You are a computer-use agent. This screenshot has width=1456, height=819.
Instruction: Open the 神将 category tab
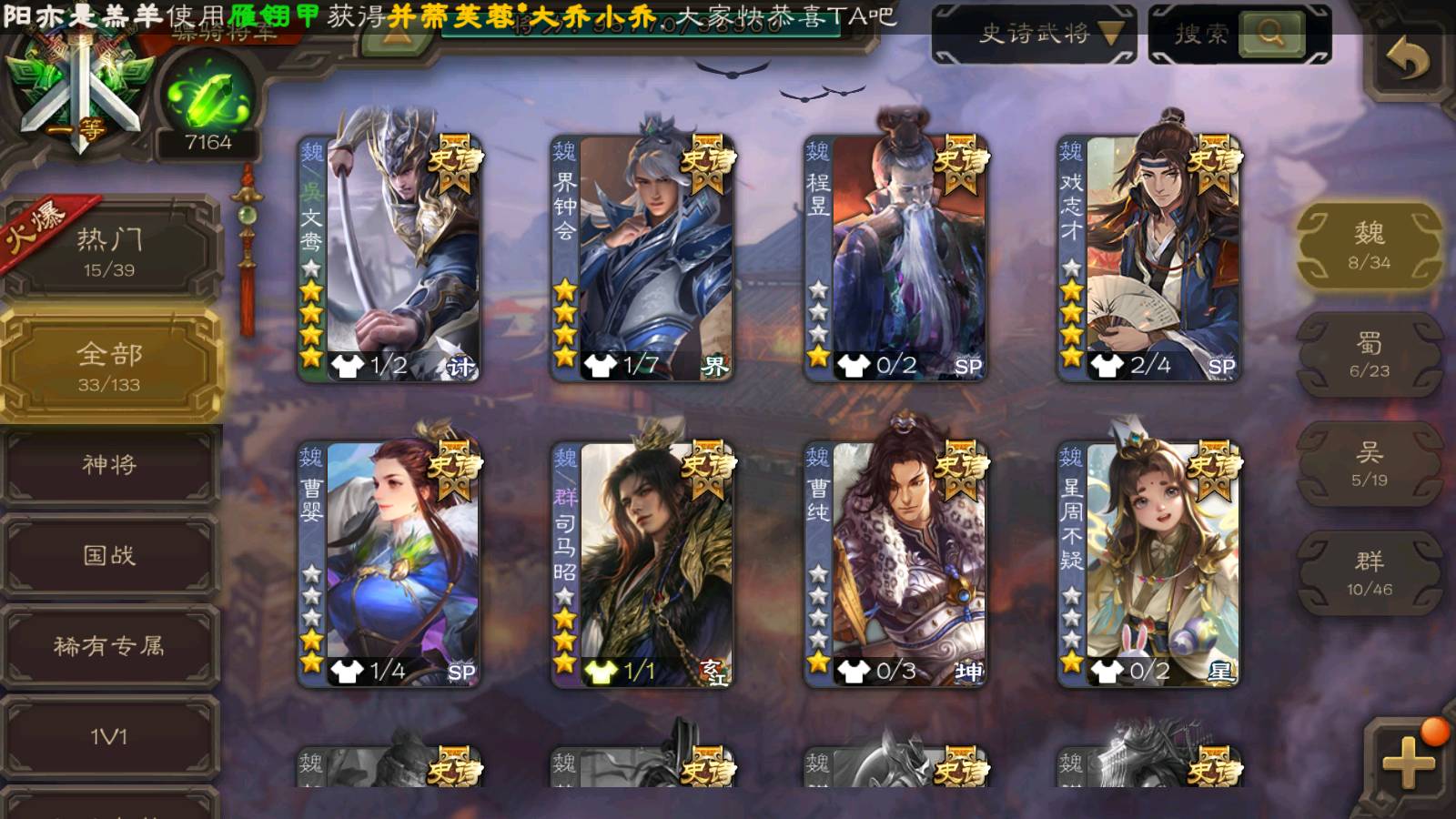tap(110, 465)
